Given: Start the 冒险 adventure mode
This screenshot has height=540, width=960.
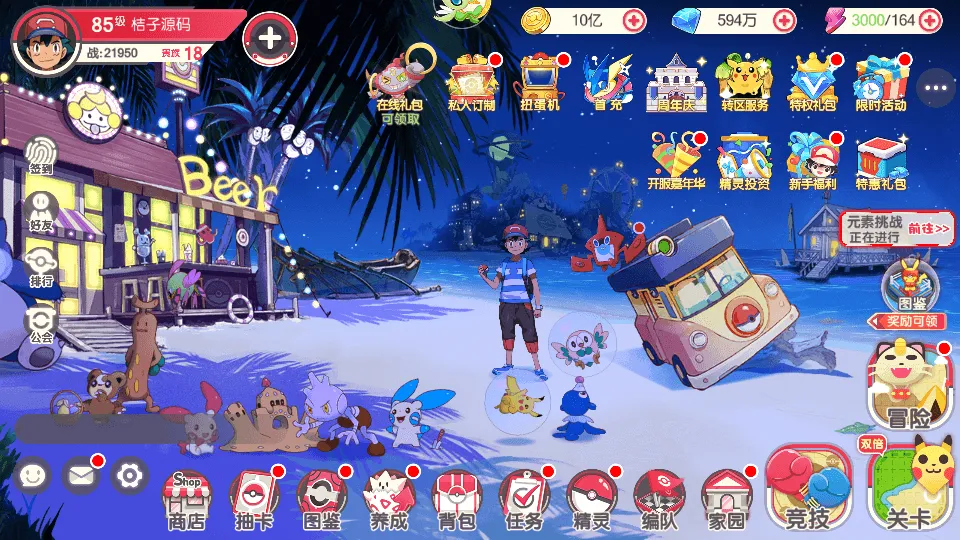Looking at the screenshot, I should 909,385.
